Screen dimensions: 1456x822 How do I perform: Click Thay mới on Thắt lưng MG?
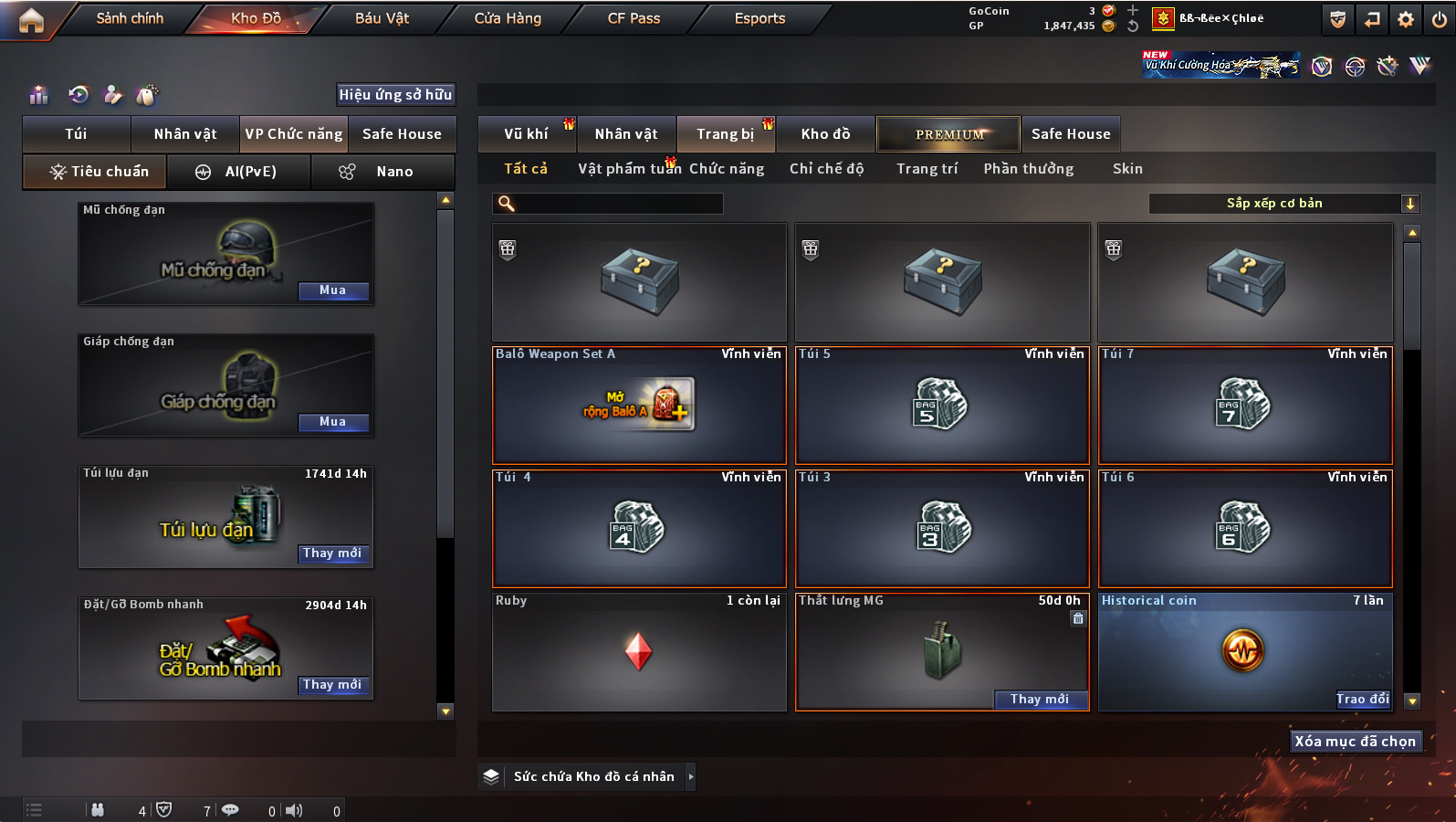(x=1040, y=700)
